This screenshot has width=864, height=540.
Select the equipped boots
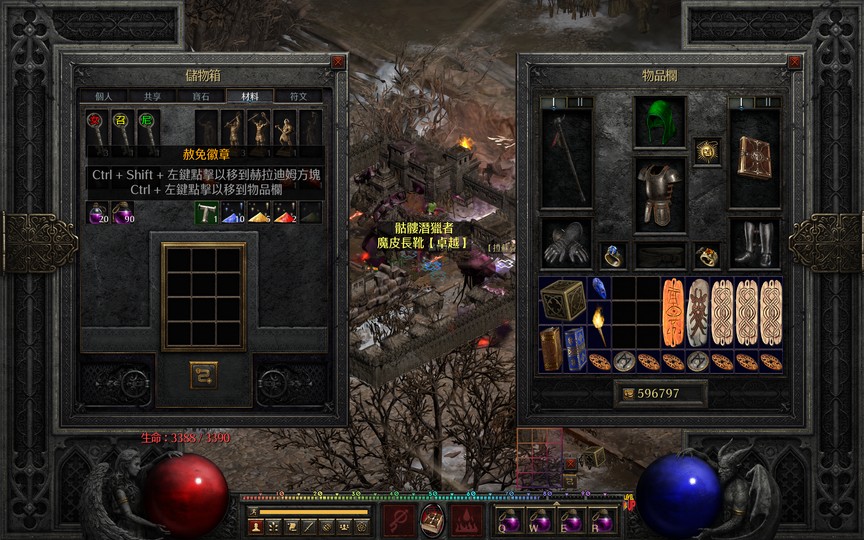pyautogui.click(x=754, y=243)
